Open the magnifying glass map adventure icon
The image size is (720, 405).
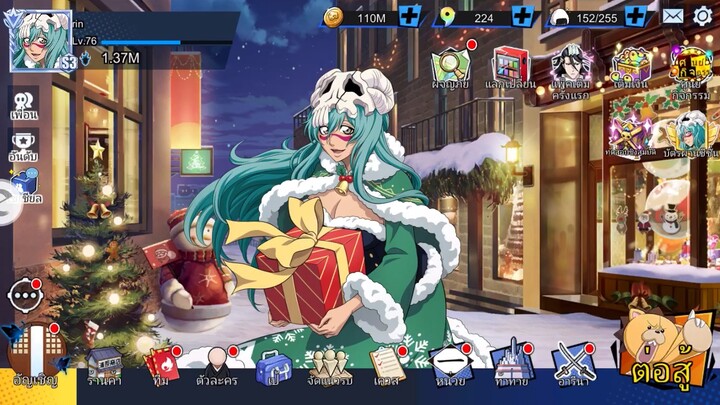450,68
